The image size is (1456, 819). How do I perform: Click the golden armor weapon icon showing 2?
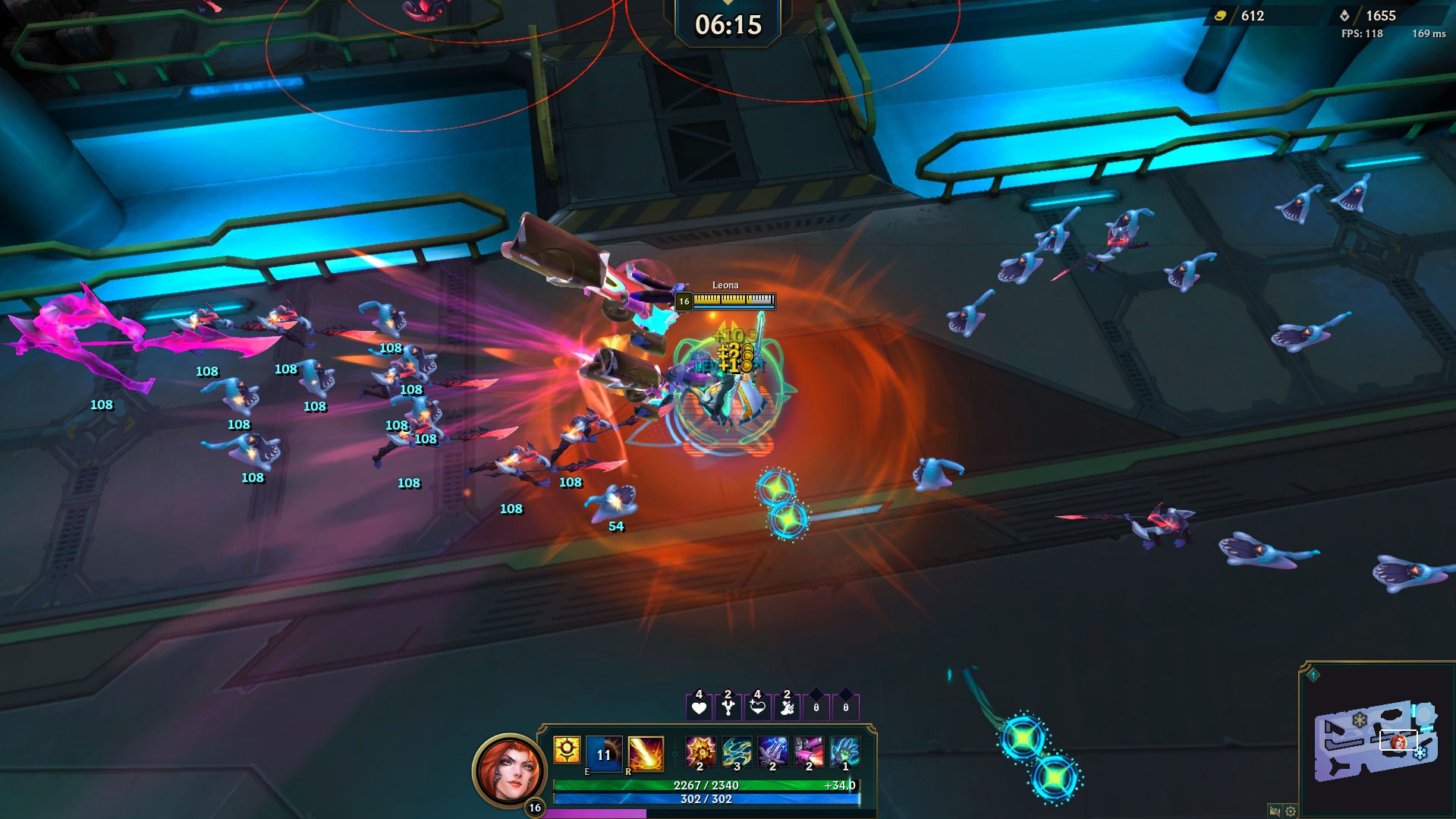(700, 751)
